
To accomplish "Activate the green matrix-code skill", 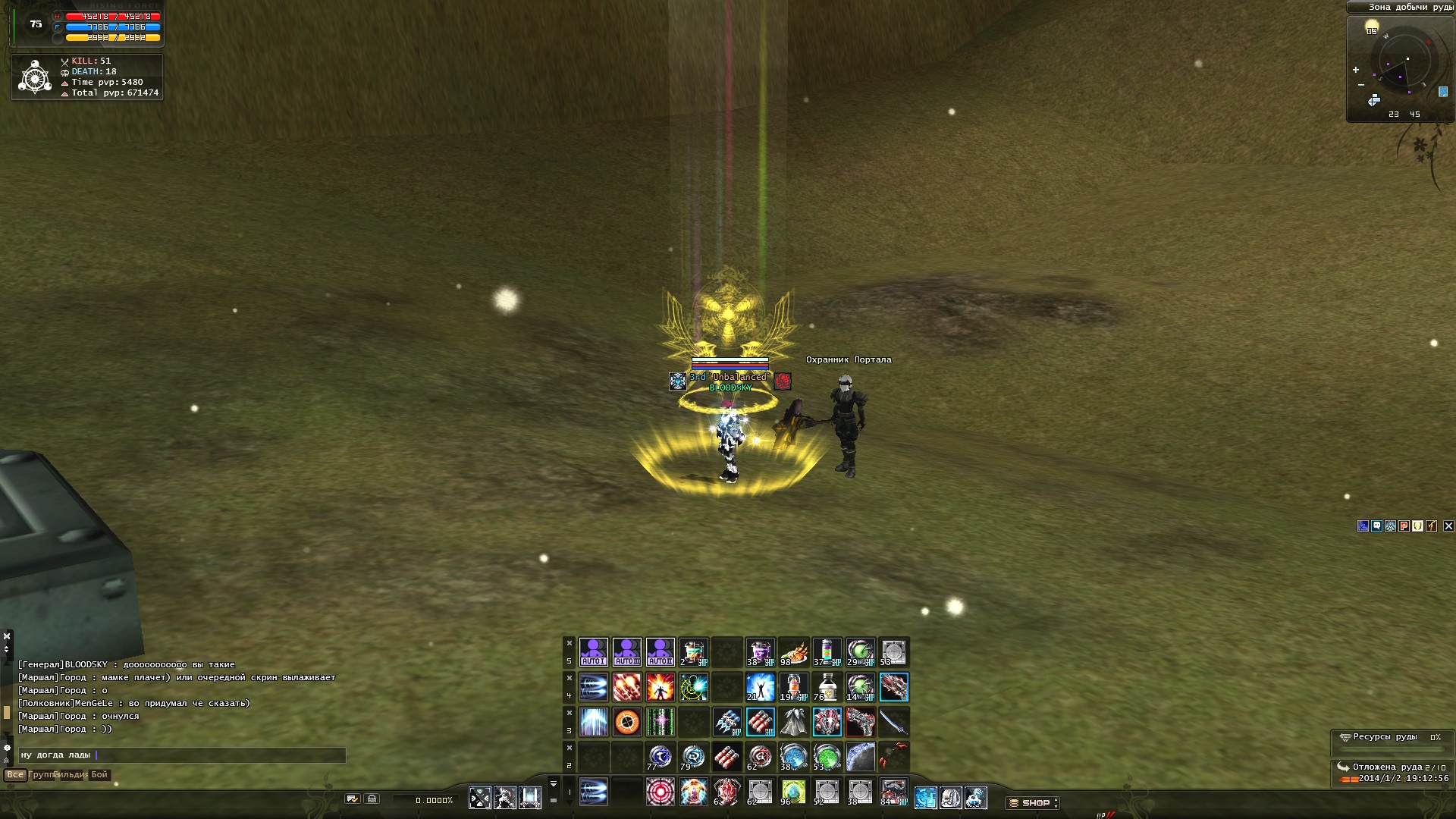I will click(x=660, y=722).
